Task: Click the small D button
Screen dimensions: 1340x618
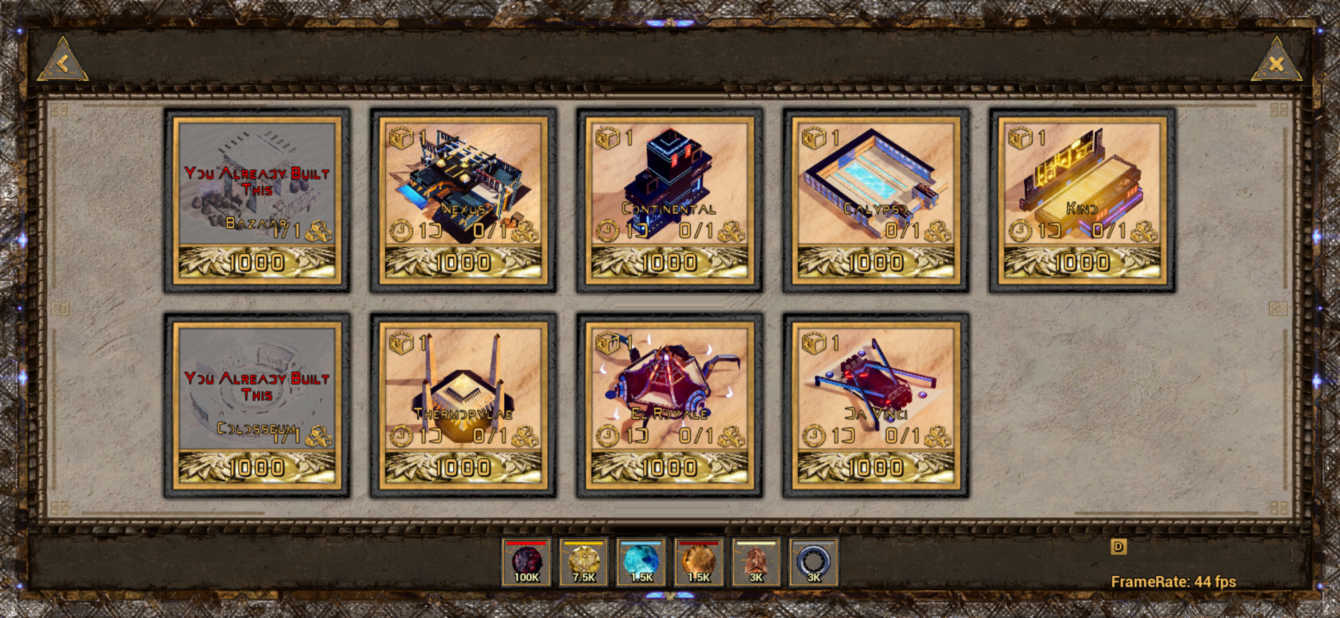Action: point(1118,547)
